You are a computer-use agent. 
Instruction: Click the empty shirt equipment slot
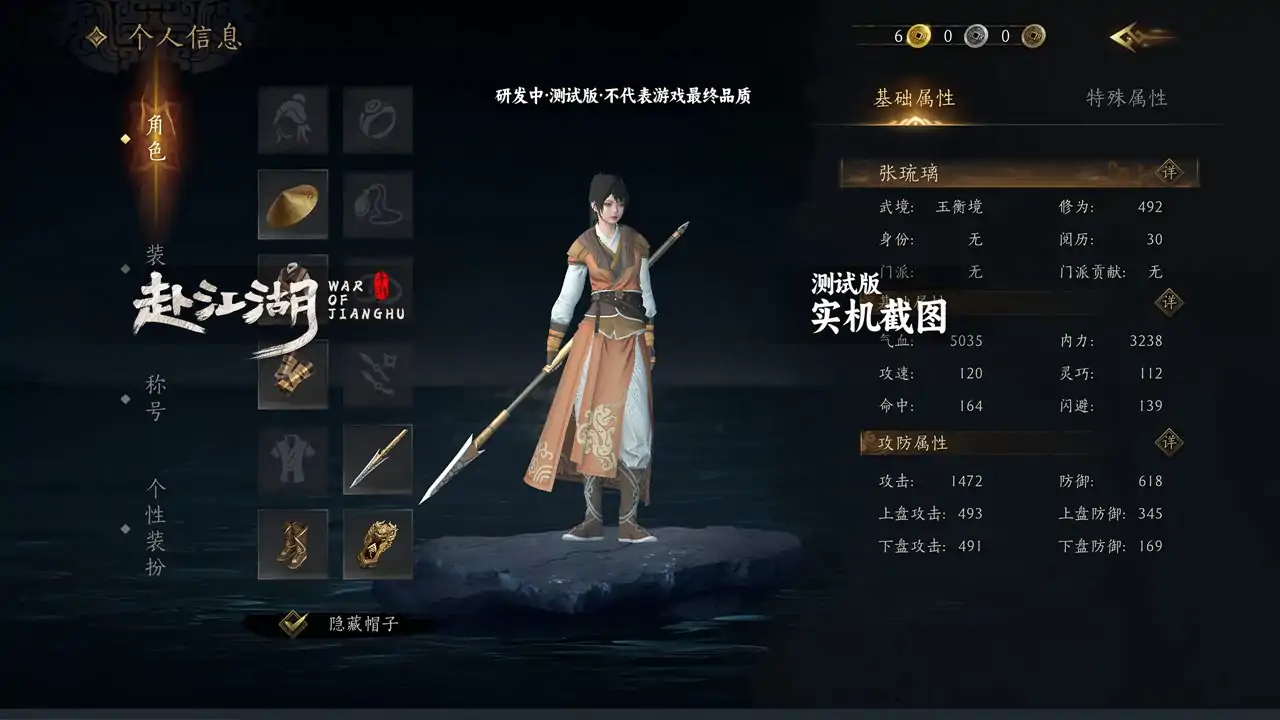pos(293,459)
